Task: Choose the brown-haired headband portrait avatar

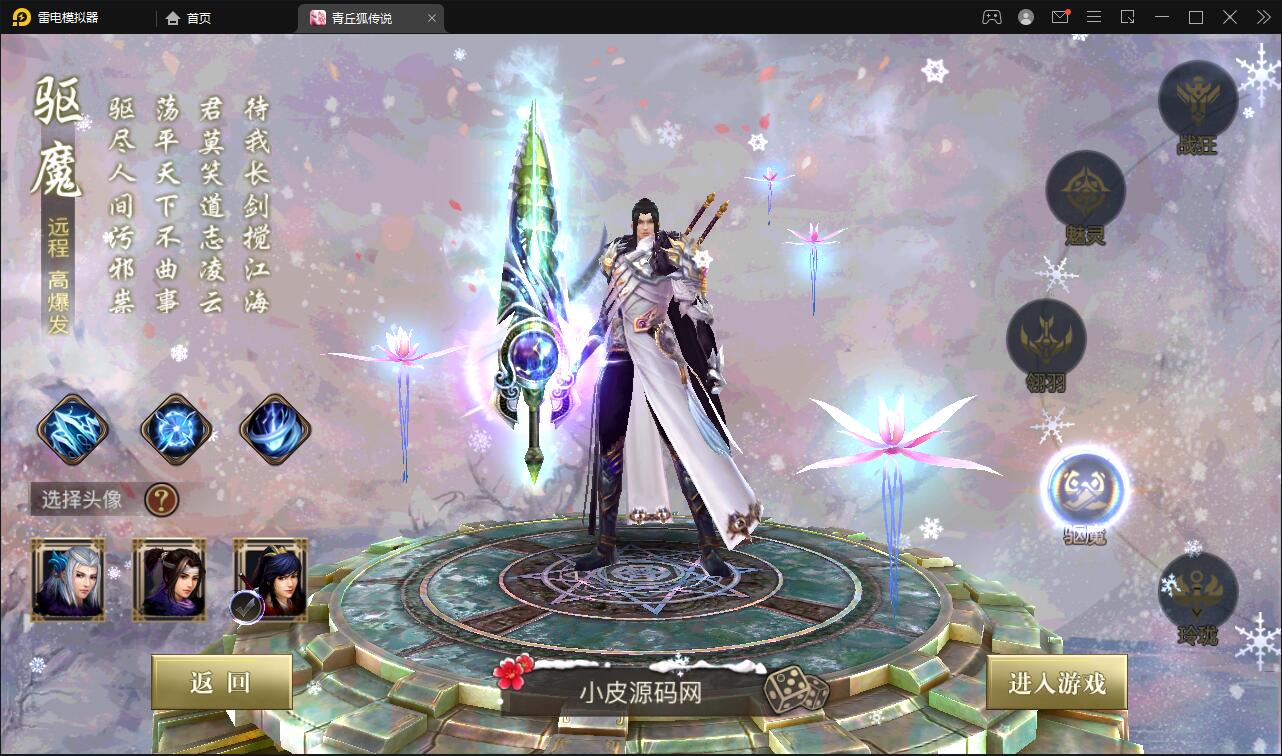Action: (169, 580)
